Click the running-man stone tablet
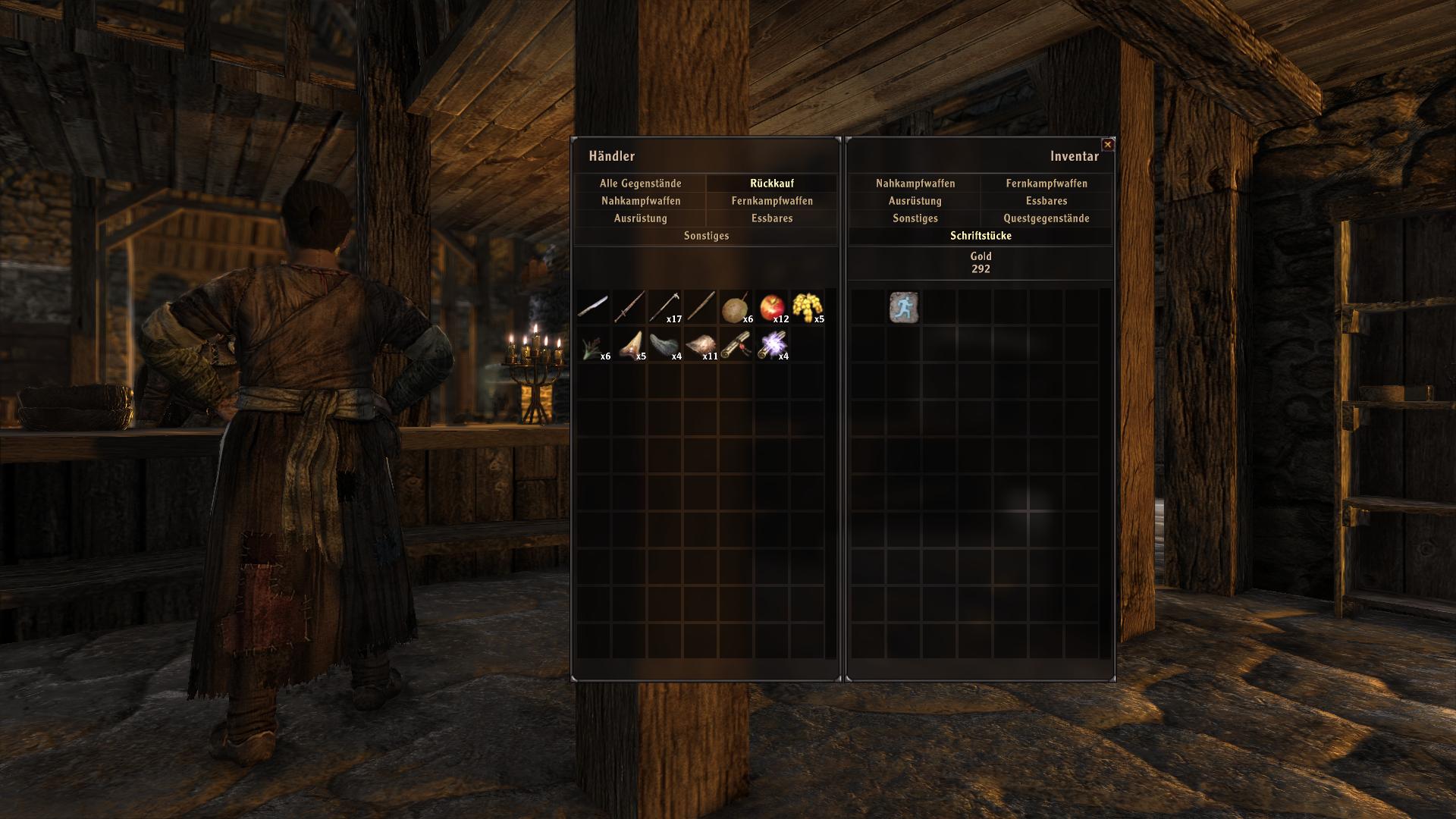1456x819 pixels. [903, 308]
